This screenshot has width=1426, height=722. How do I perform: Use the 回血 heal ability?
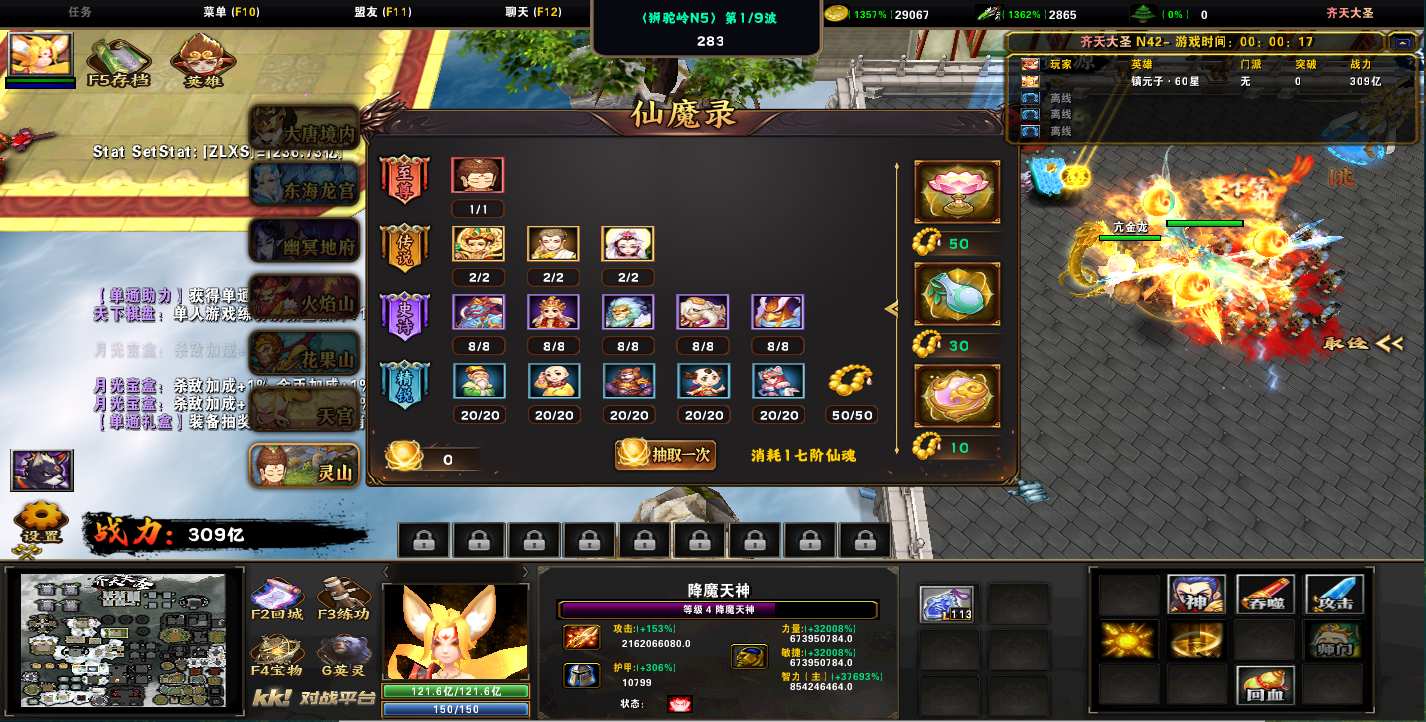click(1265, 685)
